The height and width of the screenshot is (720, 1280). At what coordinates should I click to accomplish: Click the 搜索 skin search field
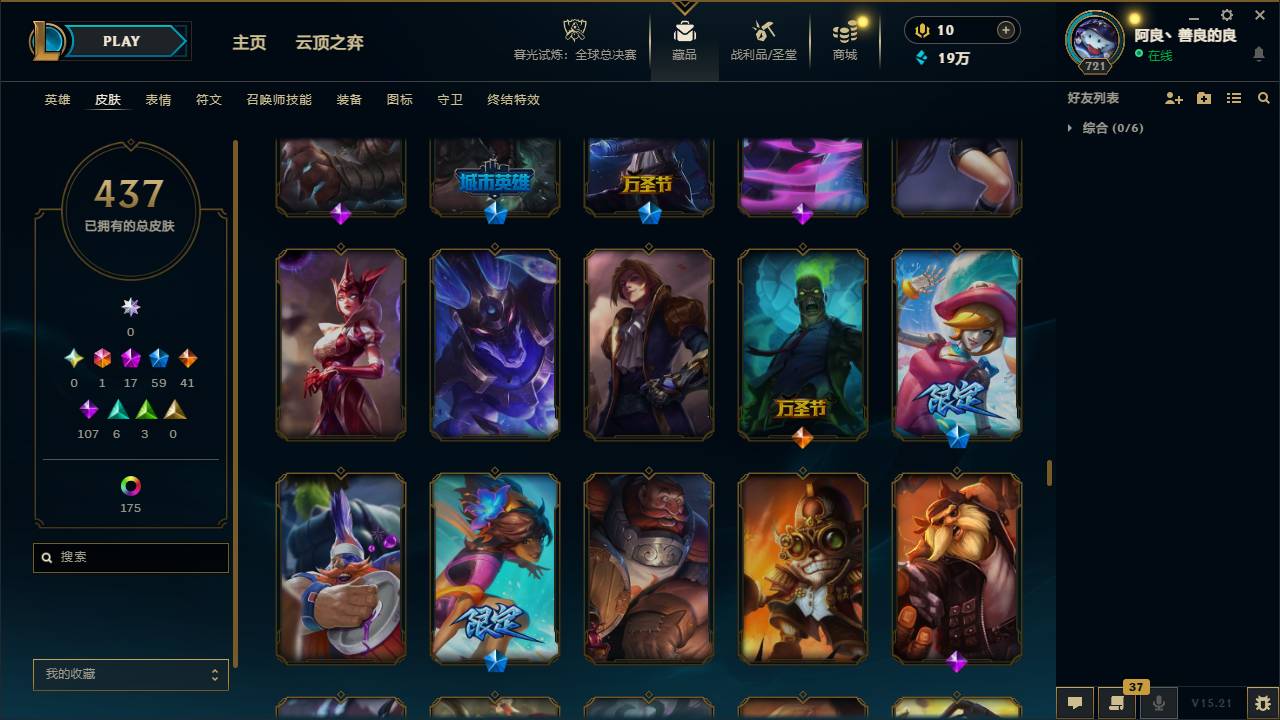click(x=130, y=557)
